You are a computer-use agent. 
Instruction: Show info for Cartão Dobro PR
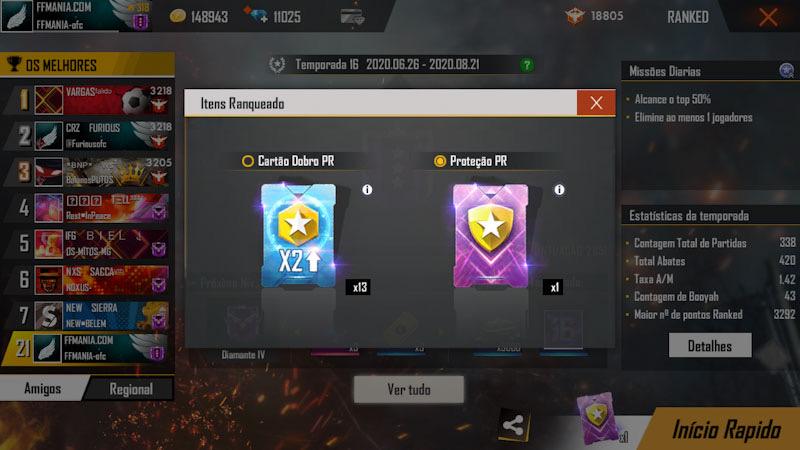367,190
